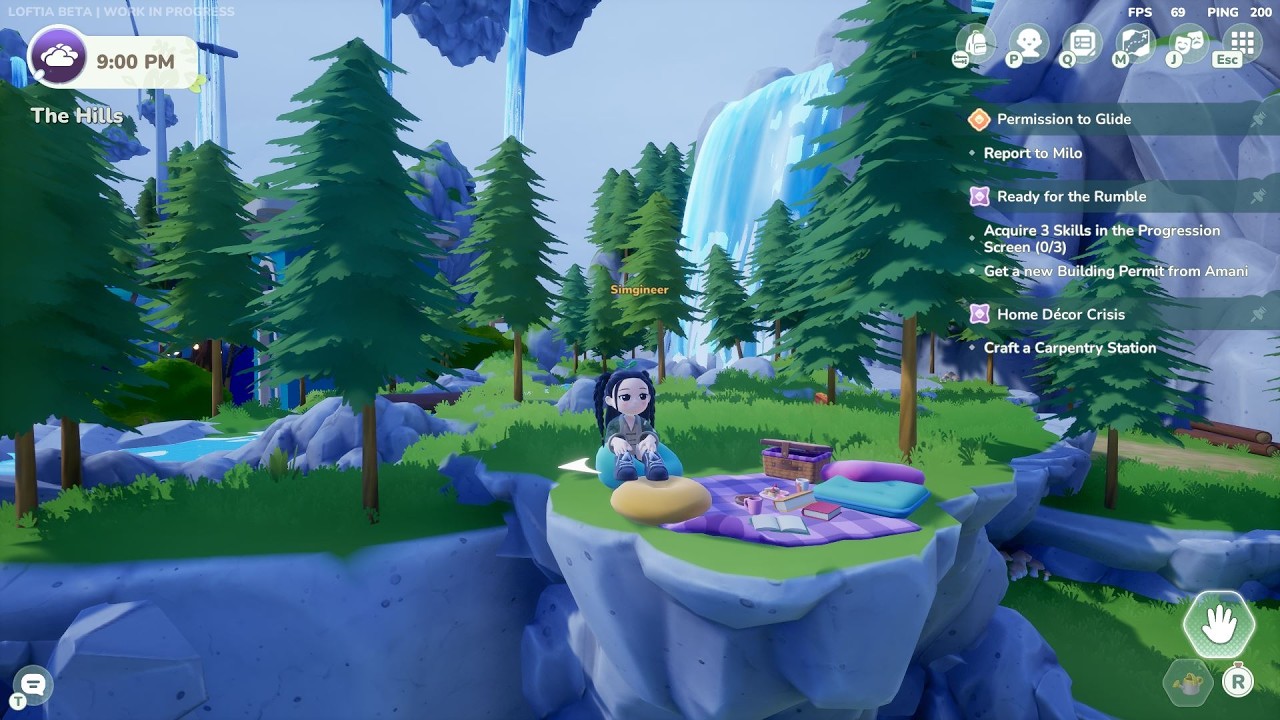Open the character profile icon
The image size is (1280, 720).
click(1028, 43)
